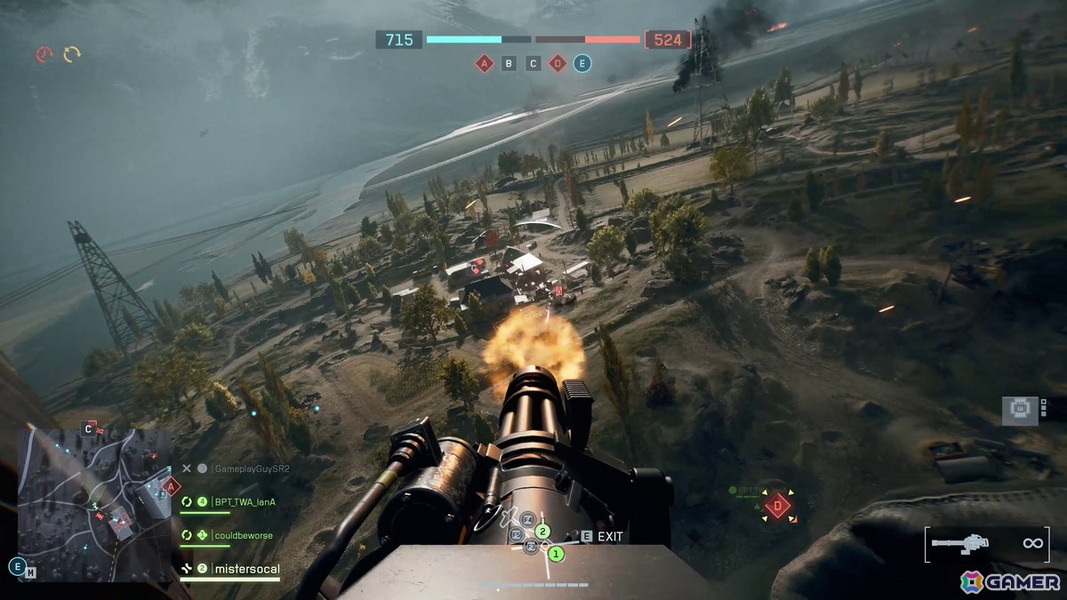This screenshot has width=1067, height=600.
Task: Select squad member mistersocal
Action: 247,569
